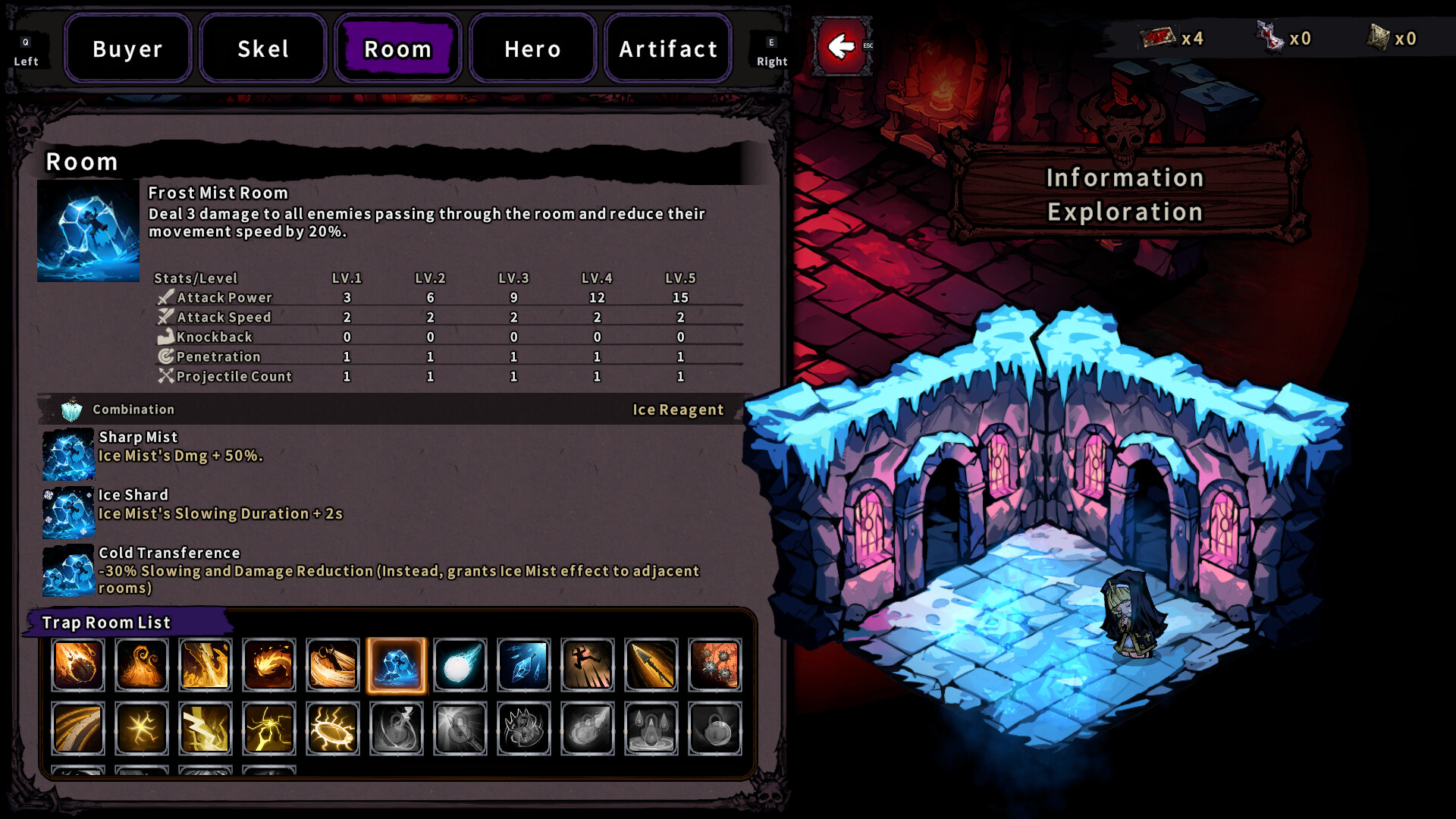The image size is (1456, 819).
Task: Switch to the Buyer tab
Action: (x=127, y=49)
